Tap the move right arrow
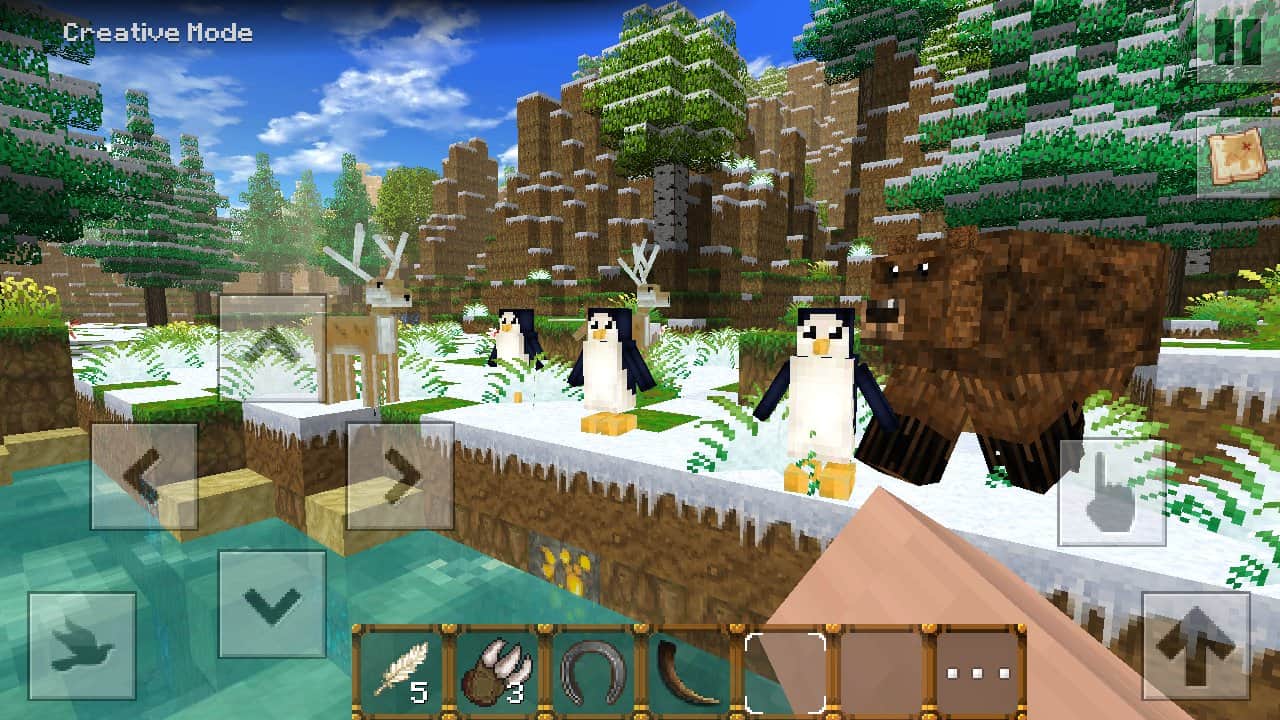Screen dimensions: 1280x720 [x=400, y=476]
